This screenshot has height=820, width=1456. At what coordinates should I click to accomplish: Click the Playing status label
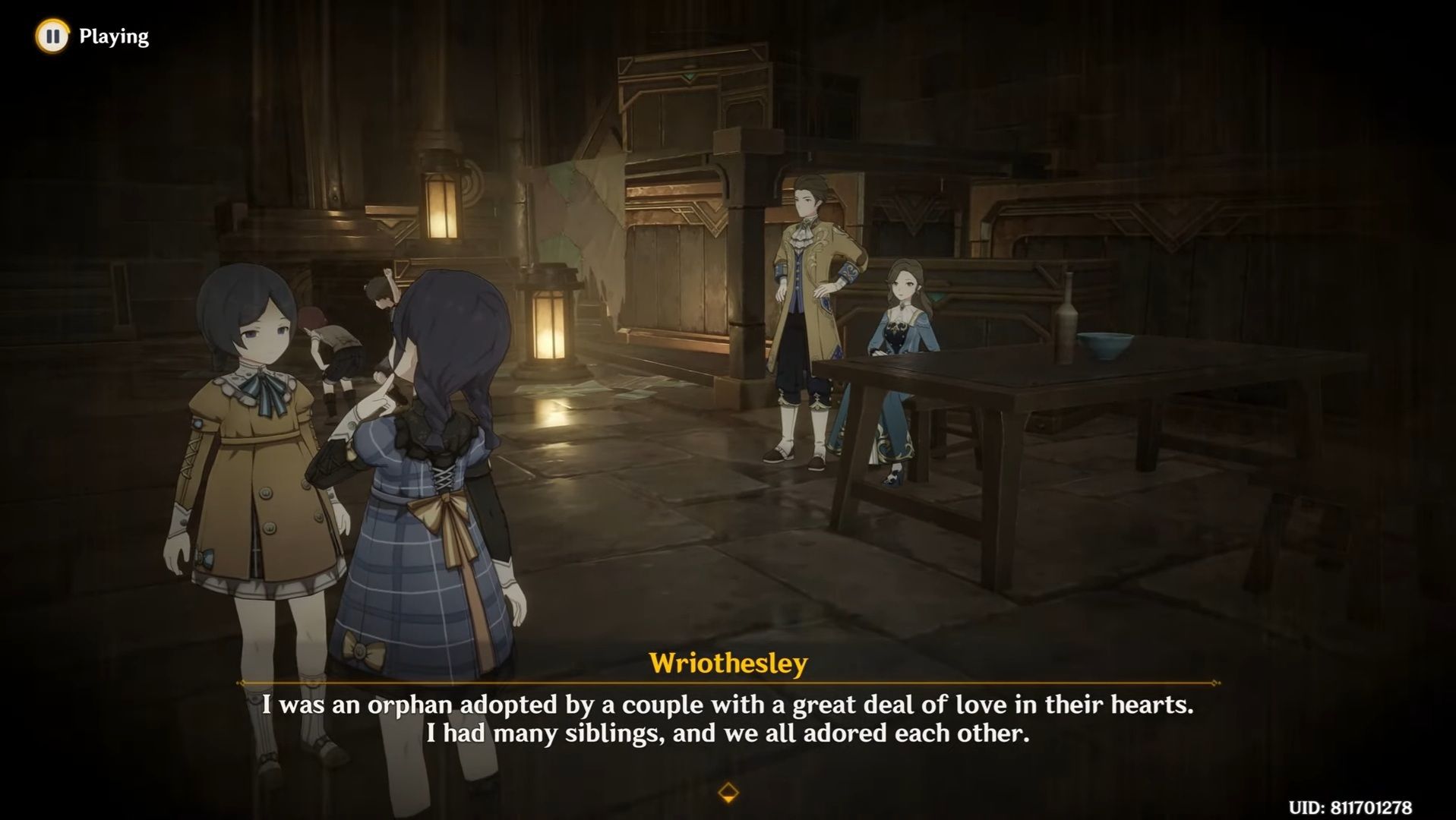click(x=114, y=35)
